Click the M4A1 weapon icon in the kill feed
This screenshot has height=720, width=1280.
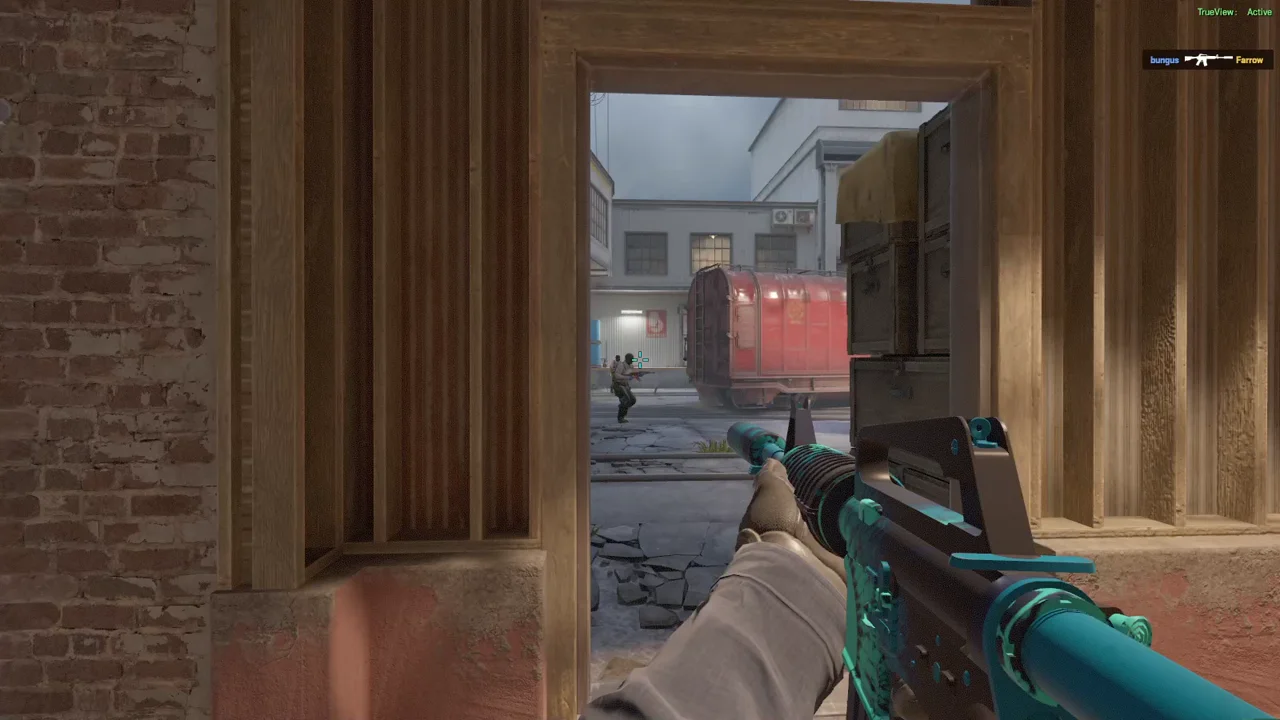[1208, 58]
